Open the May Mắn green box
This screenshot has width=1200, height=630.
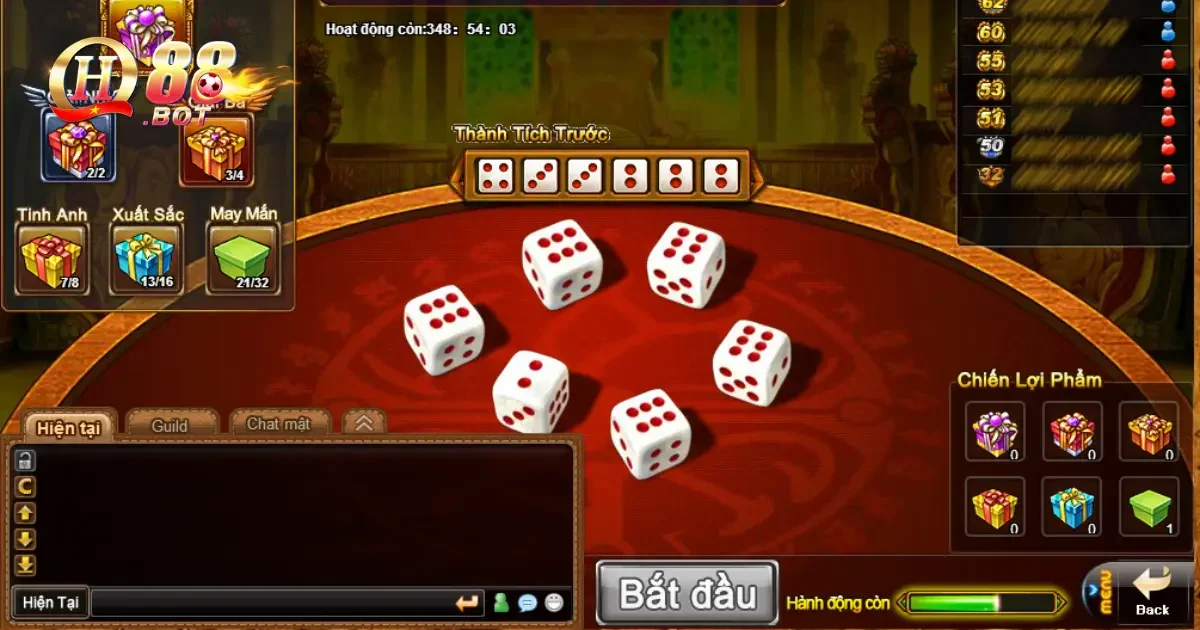coord(242,258)
